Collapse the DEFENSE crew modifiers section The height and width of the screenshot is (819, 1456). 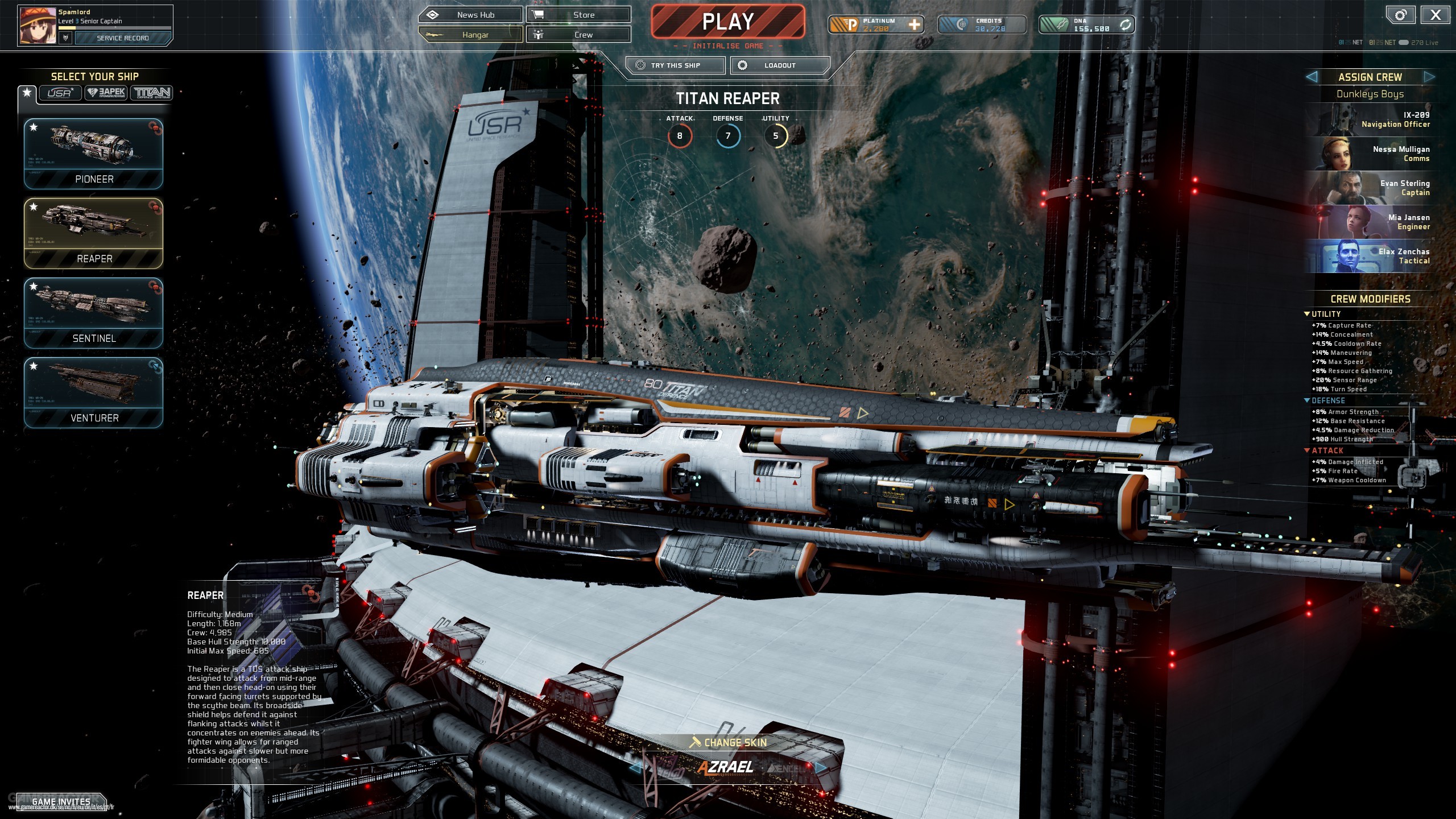(1308, 400)
